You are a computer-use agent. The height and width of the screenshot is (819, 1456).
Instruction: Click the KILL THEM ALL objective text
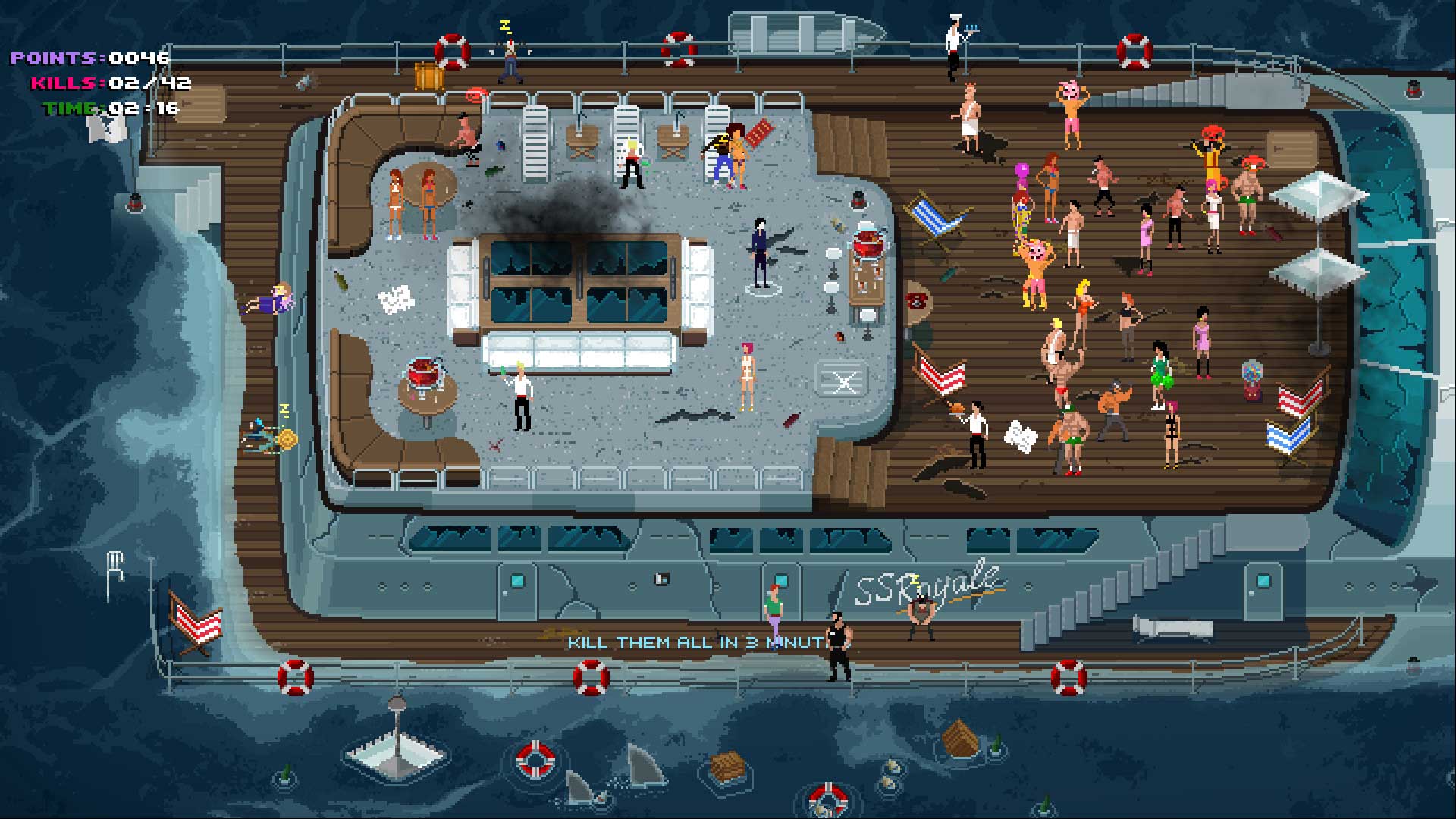click(698, 641)
